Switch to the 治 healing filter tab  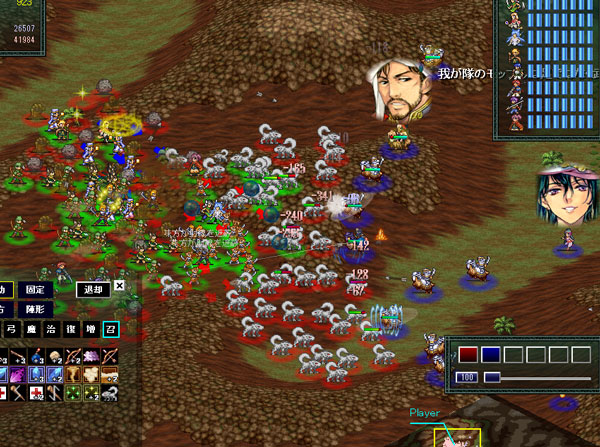[x=50, y=327]
